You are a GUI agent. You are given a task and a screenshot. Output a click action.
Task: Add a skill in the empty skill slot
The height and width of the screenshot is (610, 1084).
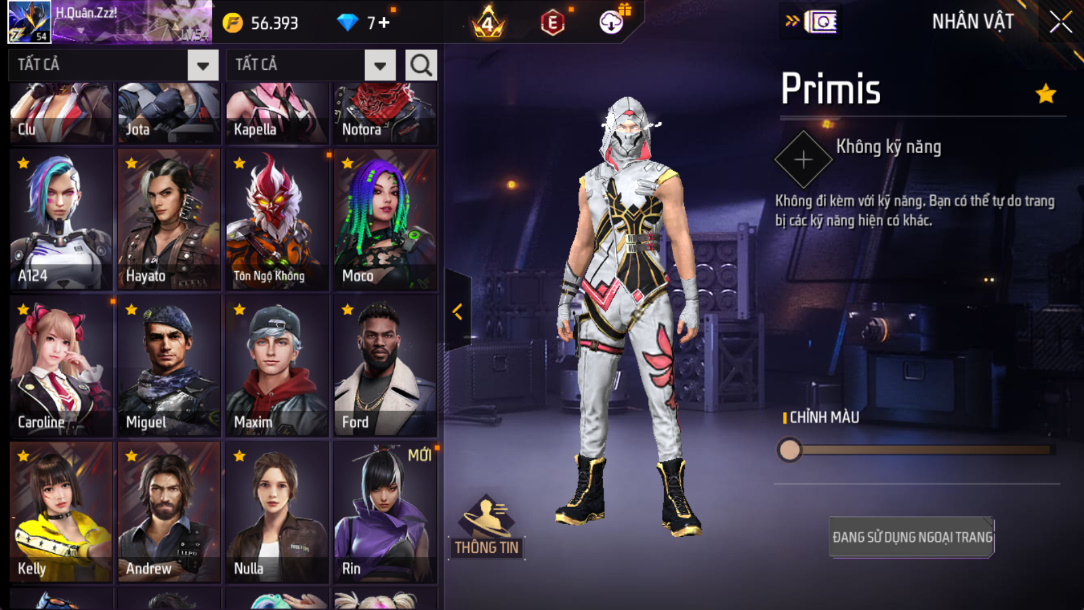tap(803, 159)
